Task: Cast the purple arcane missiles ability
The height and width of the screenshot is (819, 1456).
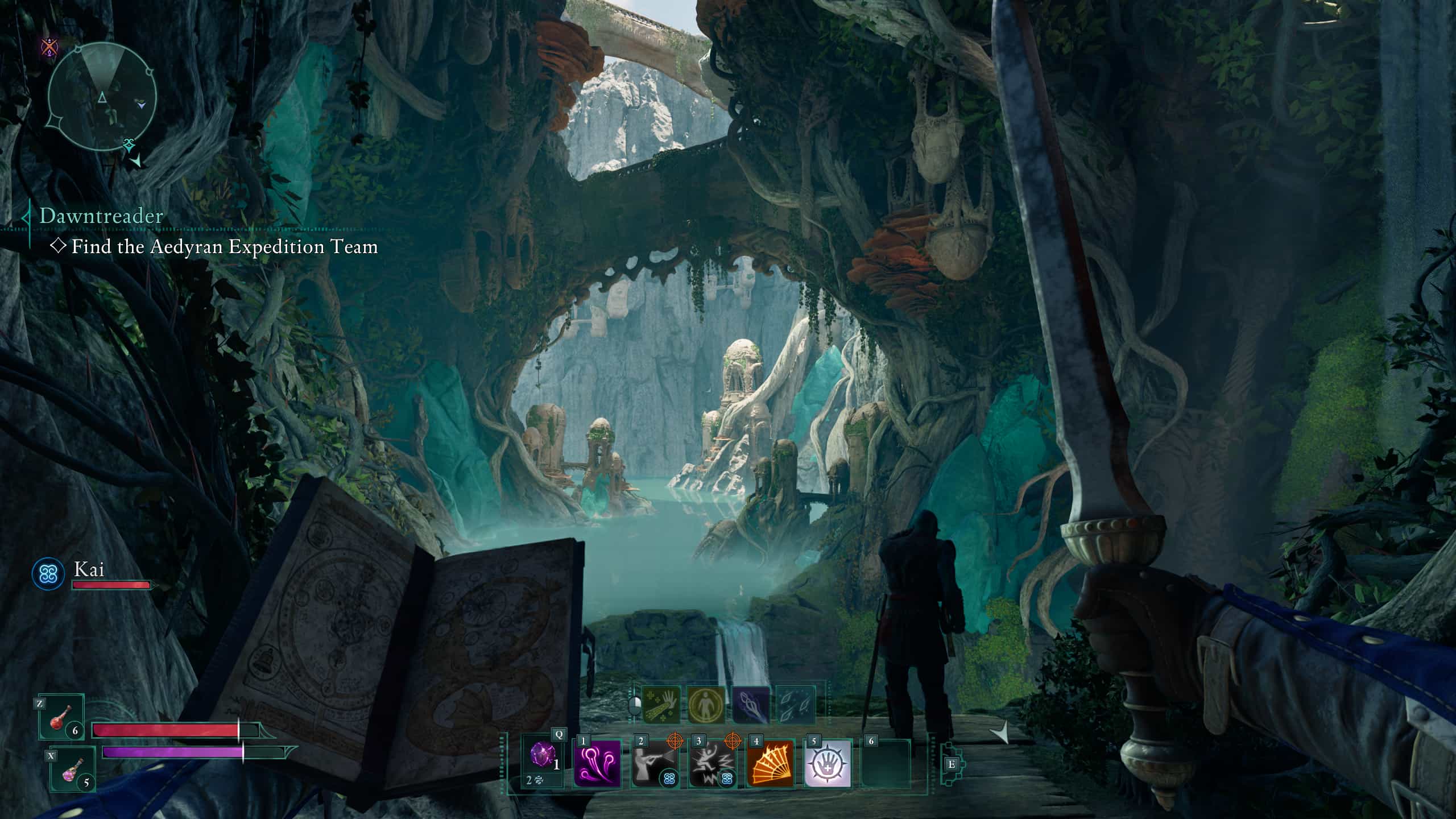Action: (597, 763)
